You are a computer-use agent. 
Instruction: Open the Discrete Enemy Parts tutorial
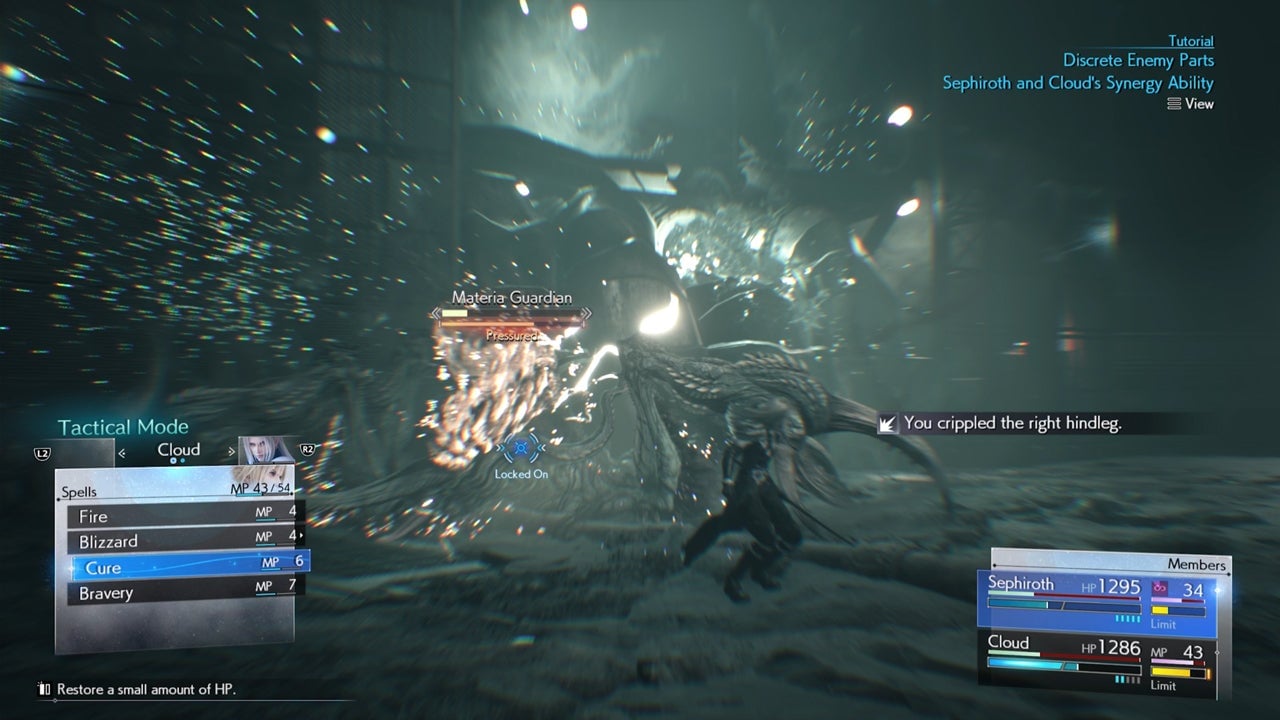[1140, 60]
